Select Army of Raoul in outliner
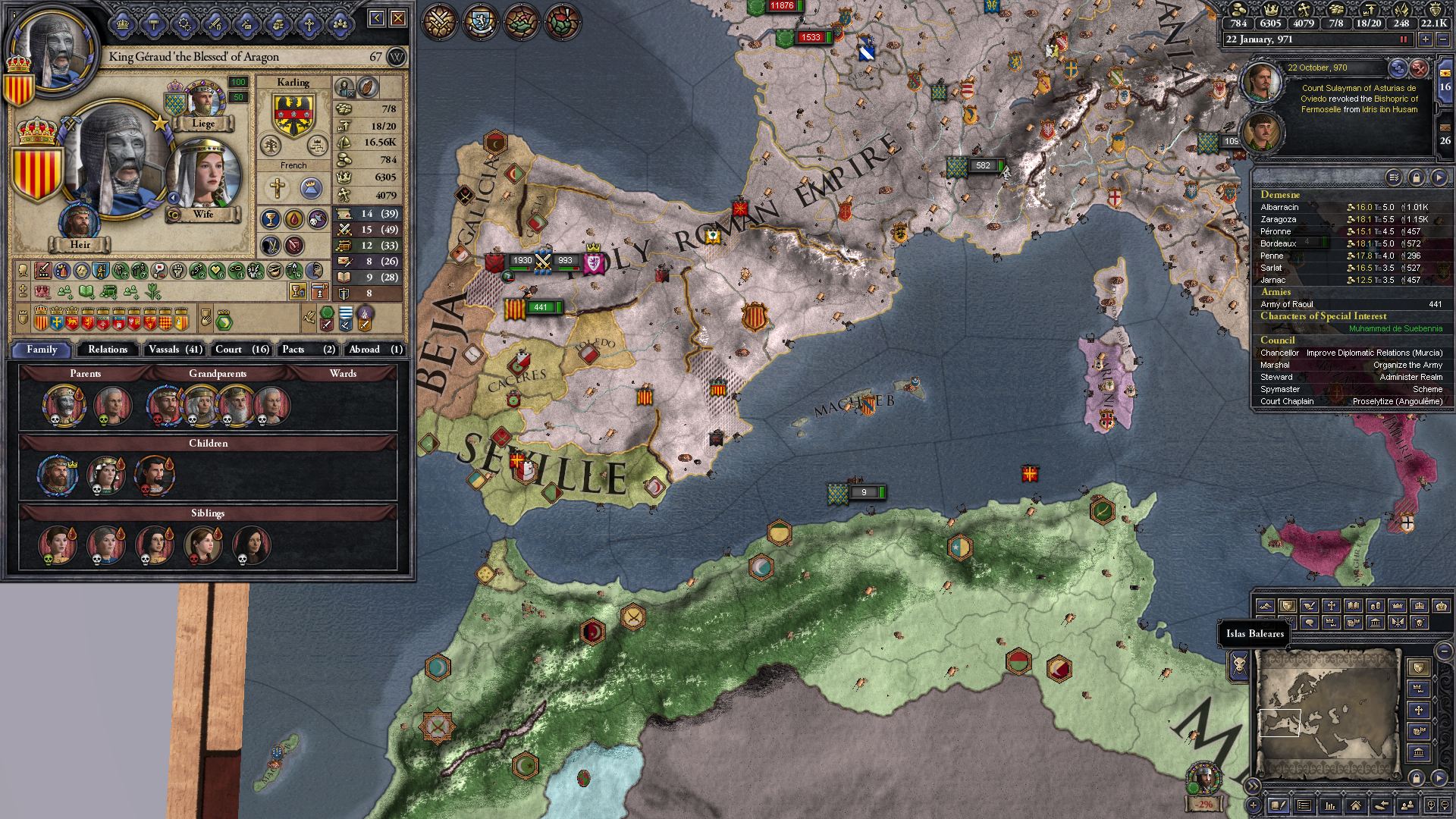Viewport: 1456px width, 819px height. 1287,304
